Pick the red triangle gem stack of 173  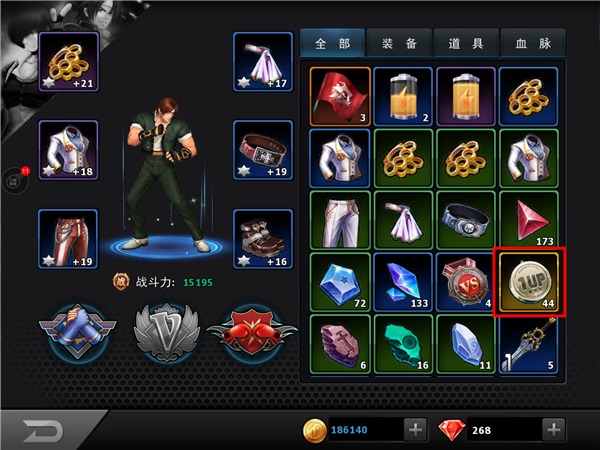(528, 219)
